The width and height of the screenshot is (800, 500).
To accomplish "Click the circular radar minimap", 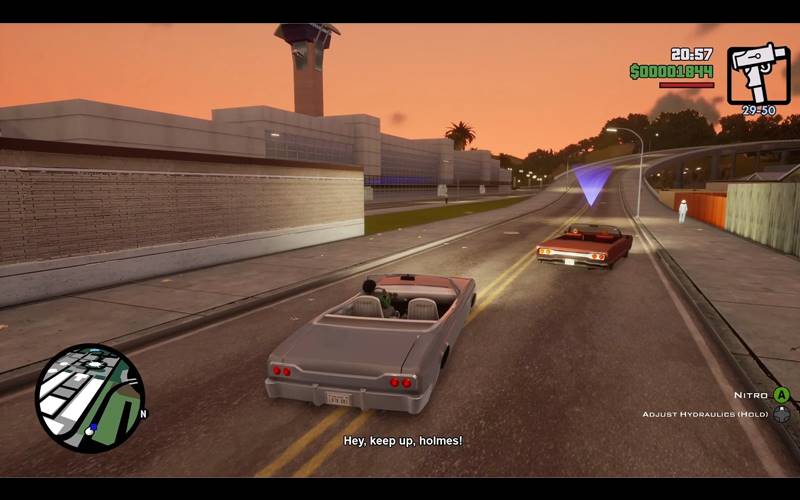I will click(90, 397).
